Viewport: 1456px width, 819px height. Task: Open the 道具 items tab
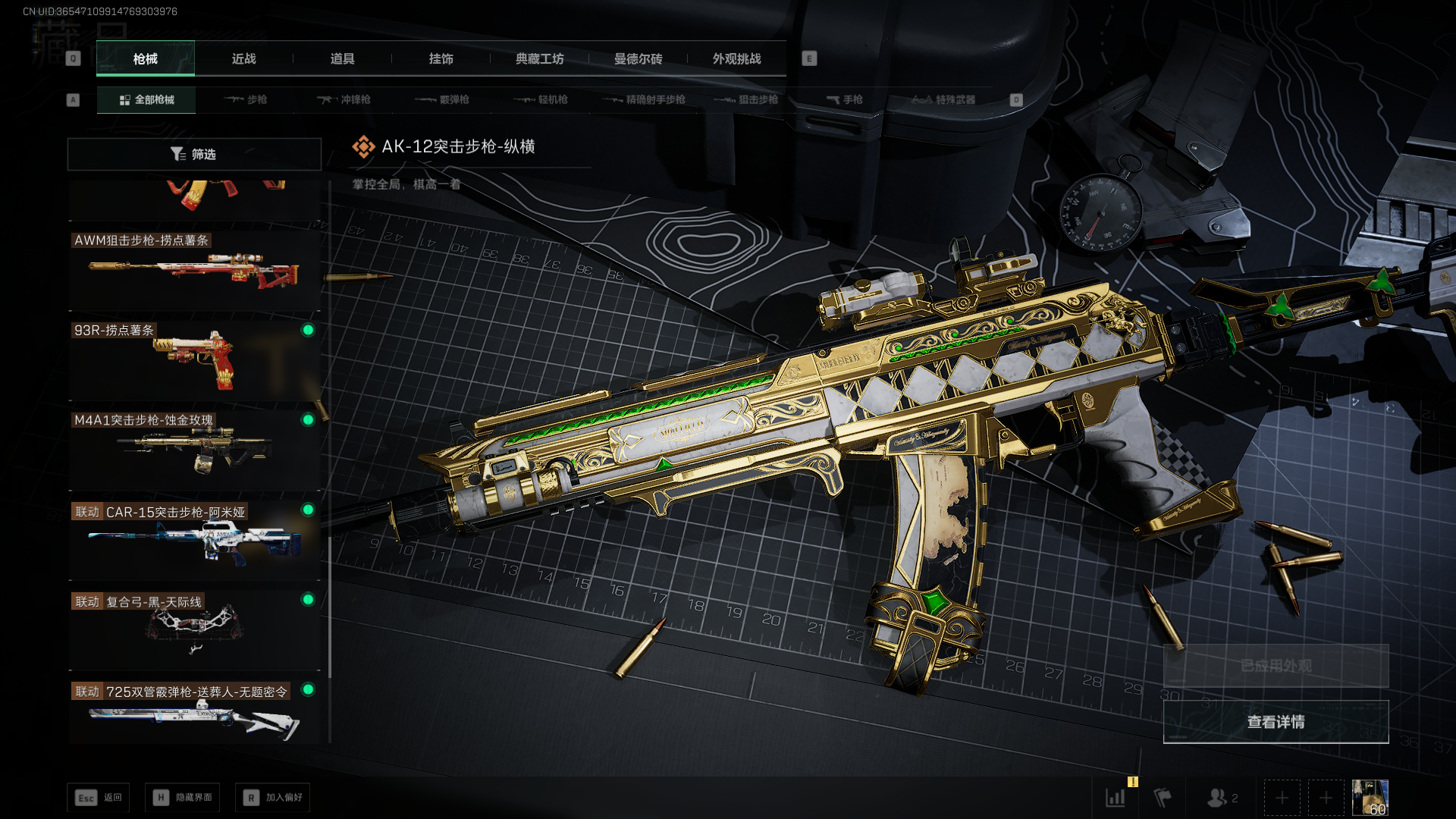(x=342, y=58)
